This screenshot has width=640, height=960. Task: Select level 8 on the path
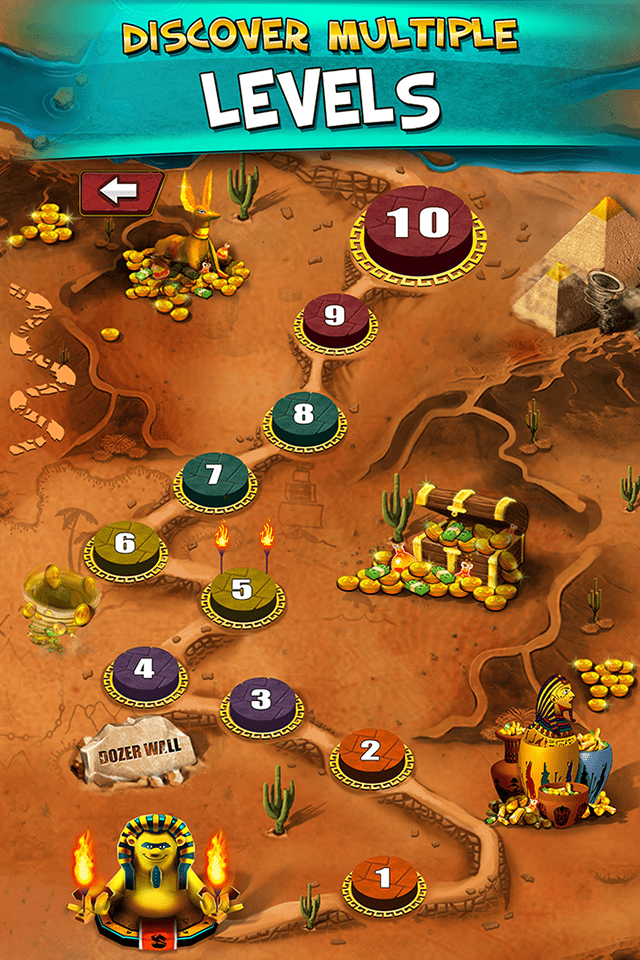click(304, 414)
